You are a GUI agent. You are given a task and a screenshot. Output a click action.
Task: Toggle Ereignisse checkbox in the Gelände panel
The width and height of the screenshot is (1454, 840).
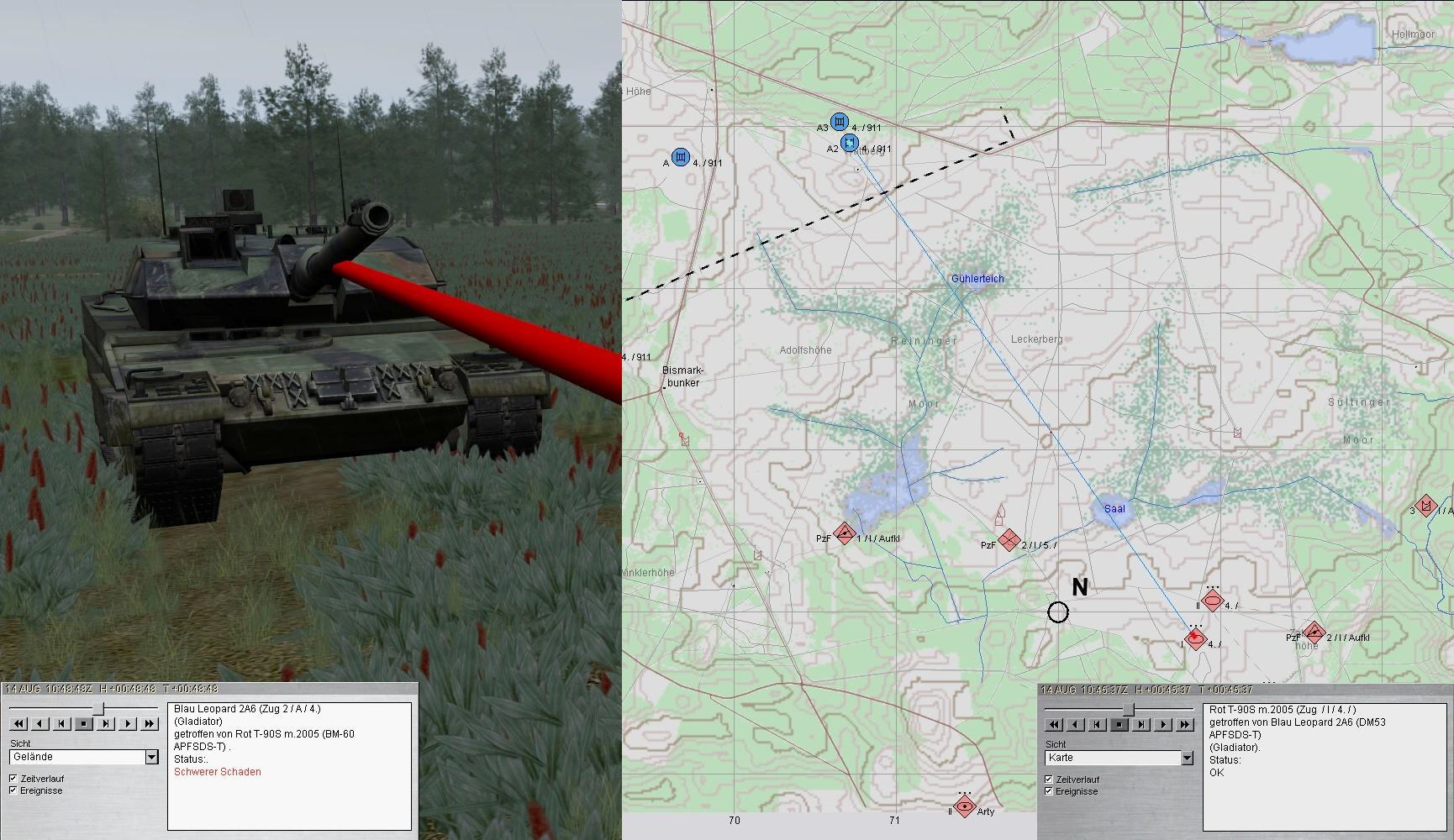[x=13, y=790]
